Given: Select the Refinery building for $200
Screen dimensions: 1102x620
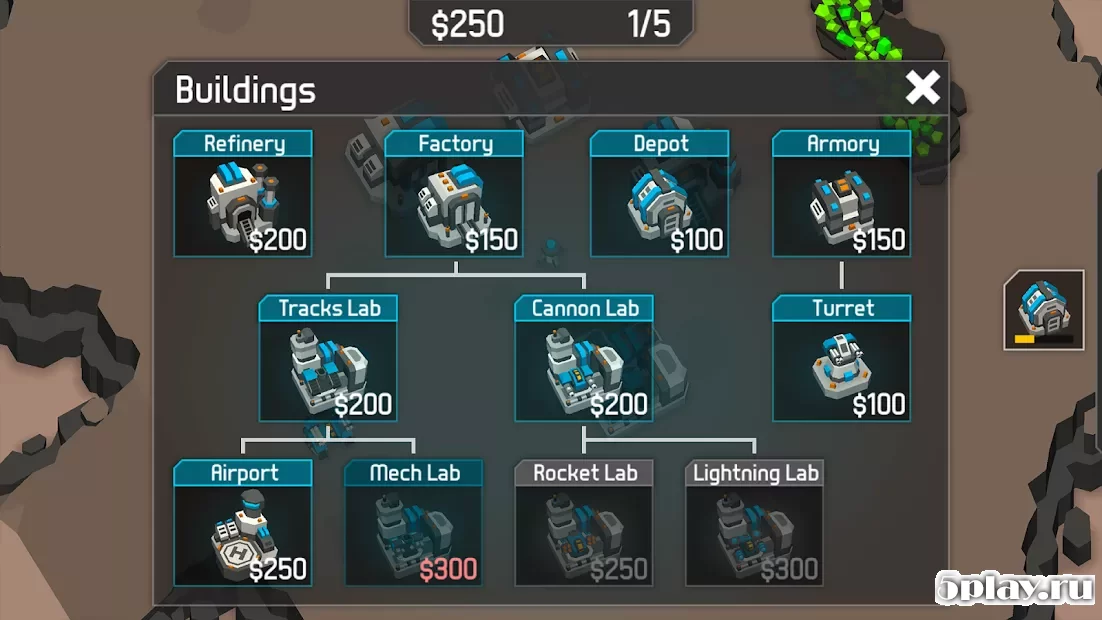Looking at the screenshot, I should (243, 194).
